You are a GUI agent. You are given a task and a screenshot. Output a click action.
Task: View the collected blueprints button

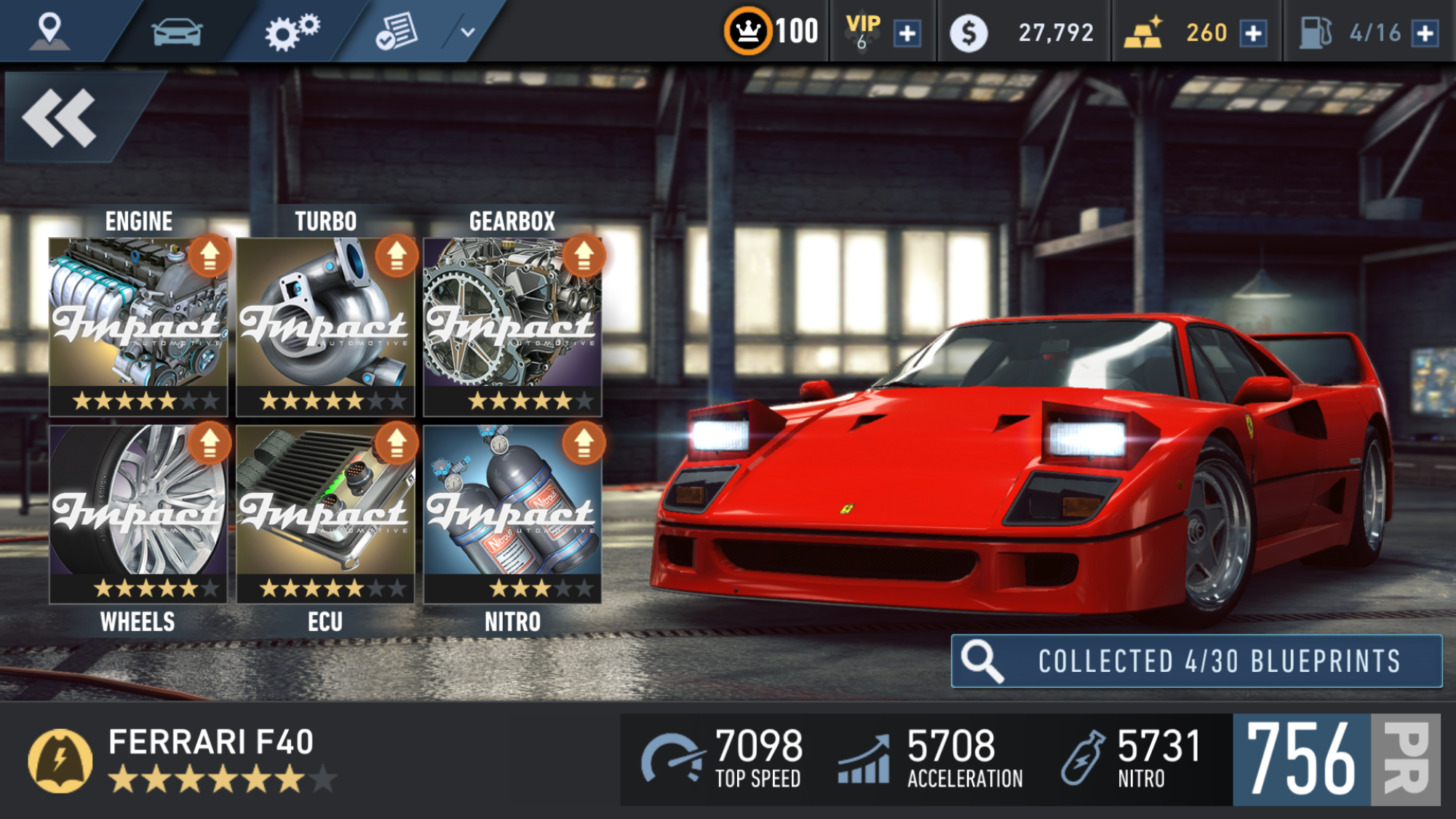[x=1196, y=661]
